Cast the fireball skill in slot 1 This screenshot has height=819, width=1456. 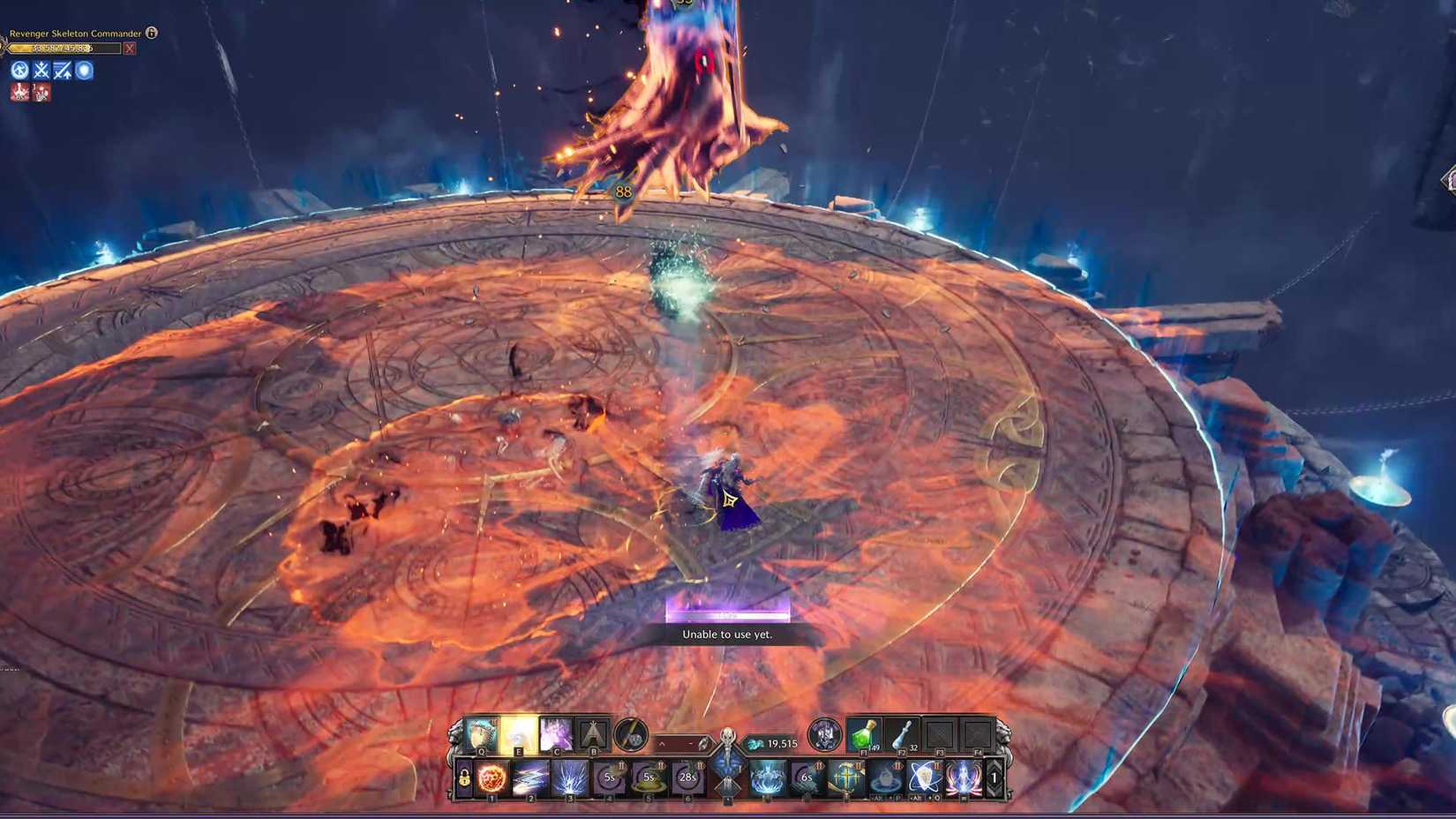(x=492, y=778)
